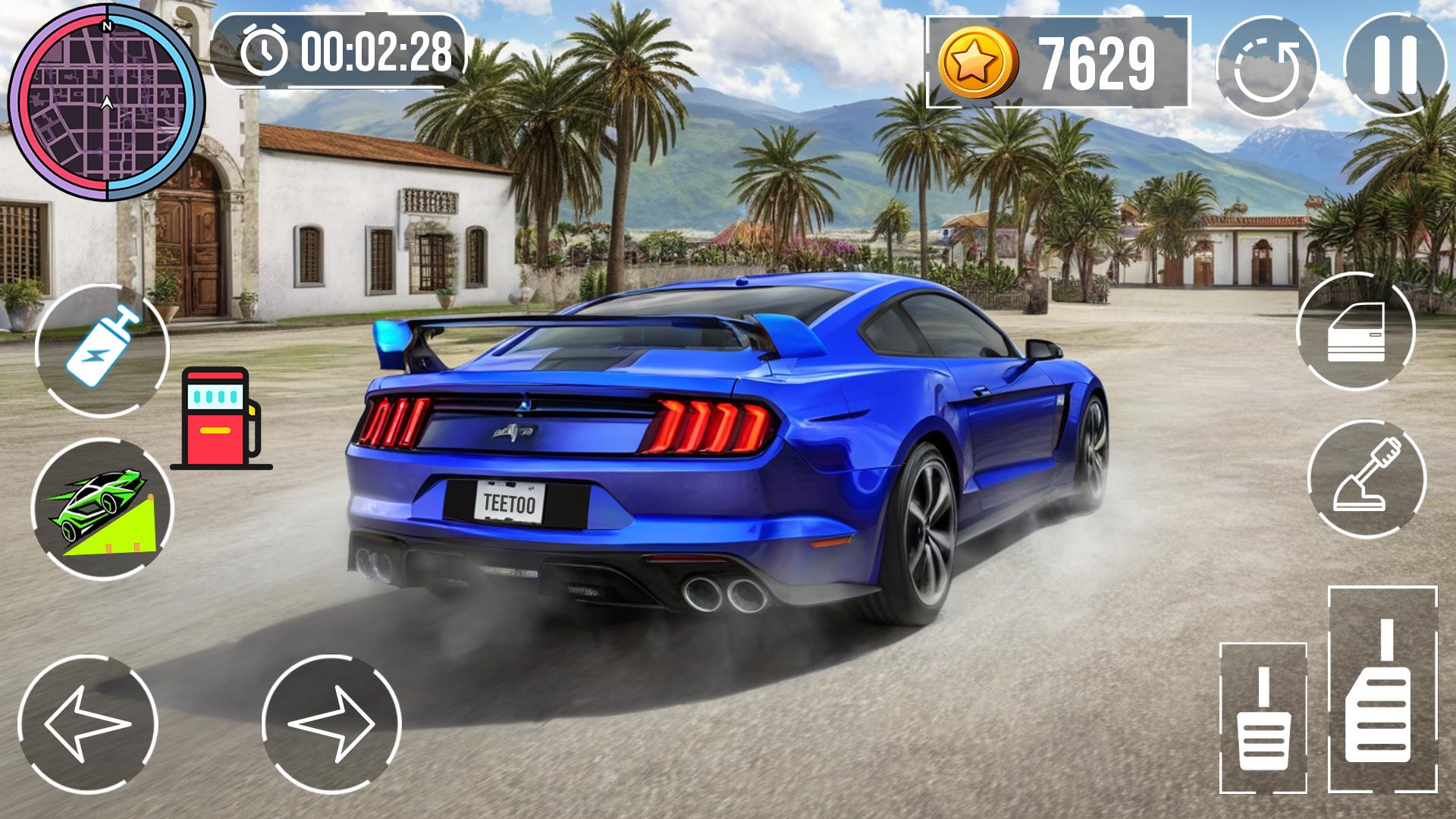The height and width of the screenshot is (819, 1456).
Task: Tap the red fuel pump icon
Action: tap(221, 418)
